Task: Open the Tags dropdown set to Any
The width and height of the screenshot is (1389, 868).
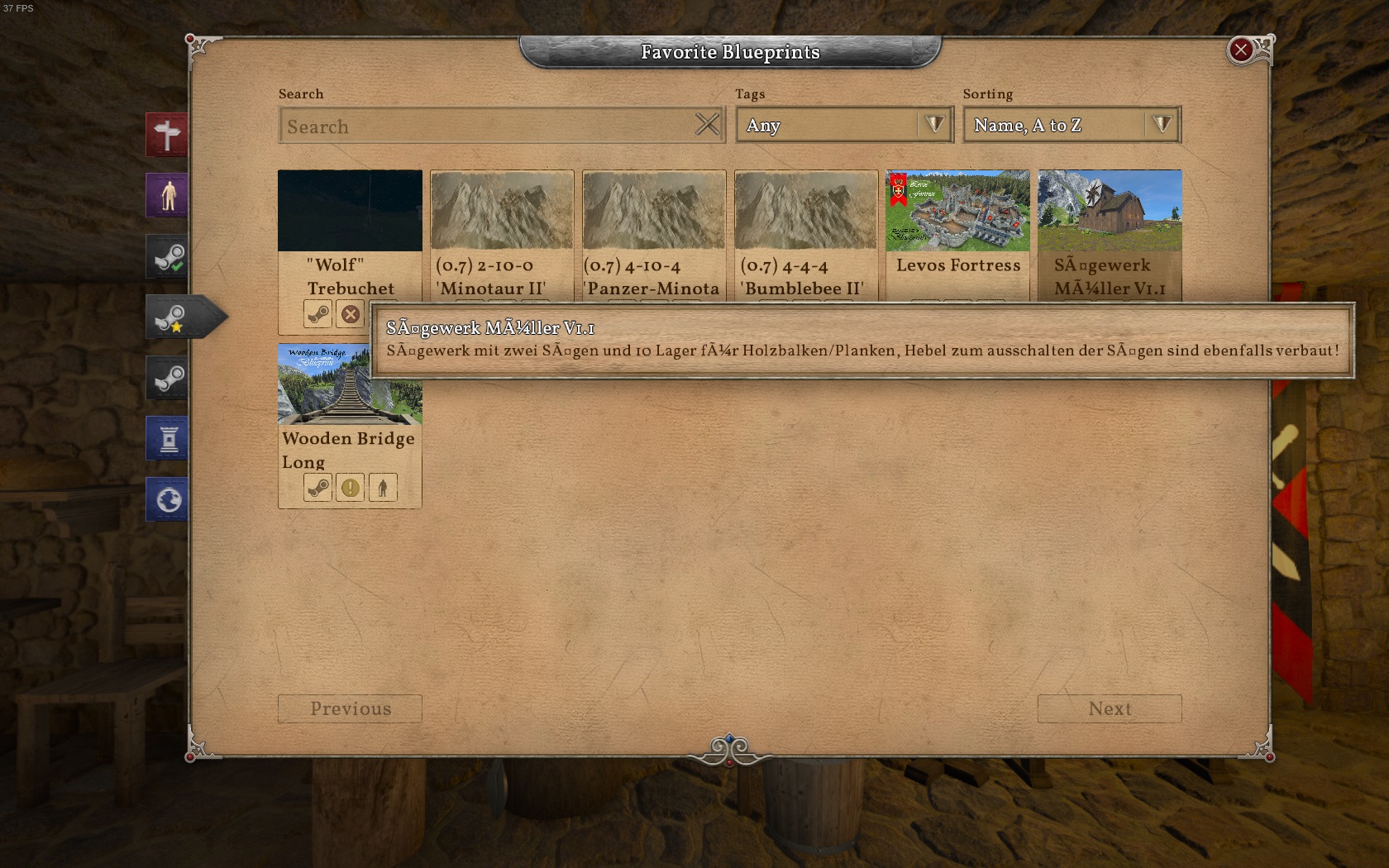Action: tap(844, 126)
